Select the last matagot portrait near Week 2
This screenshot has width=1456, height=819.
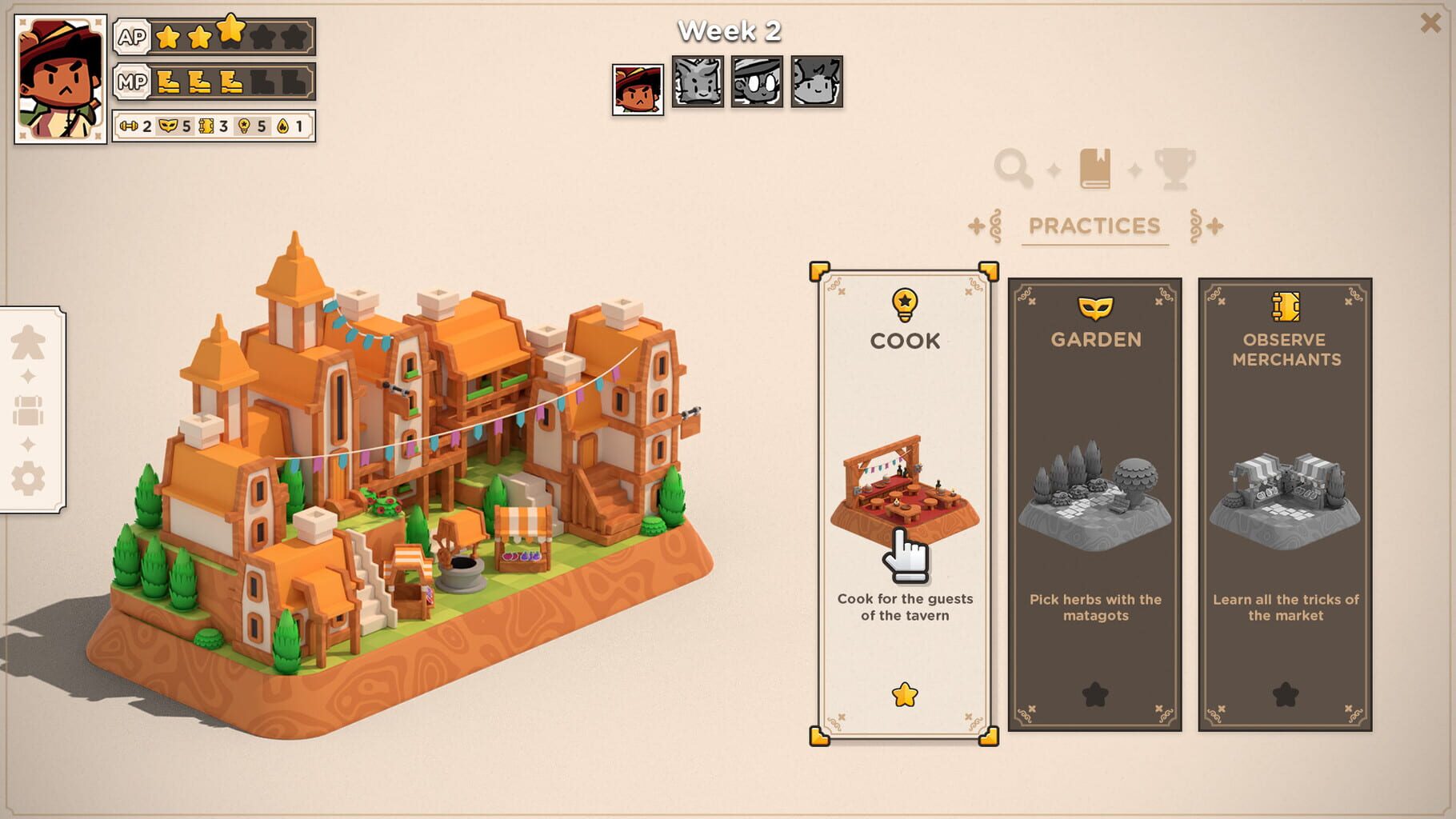click(814, 81)
